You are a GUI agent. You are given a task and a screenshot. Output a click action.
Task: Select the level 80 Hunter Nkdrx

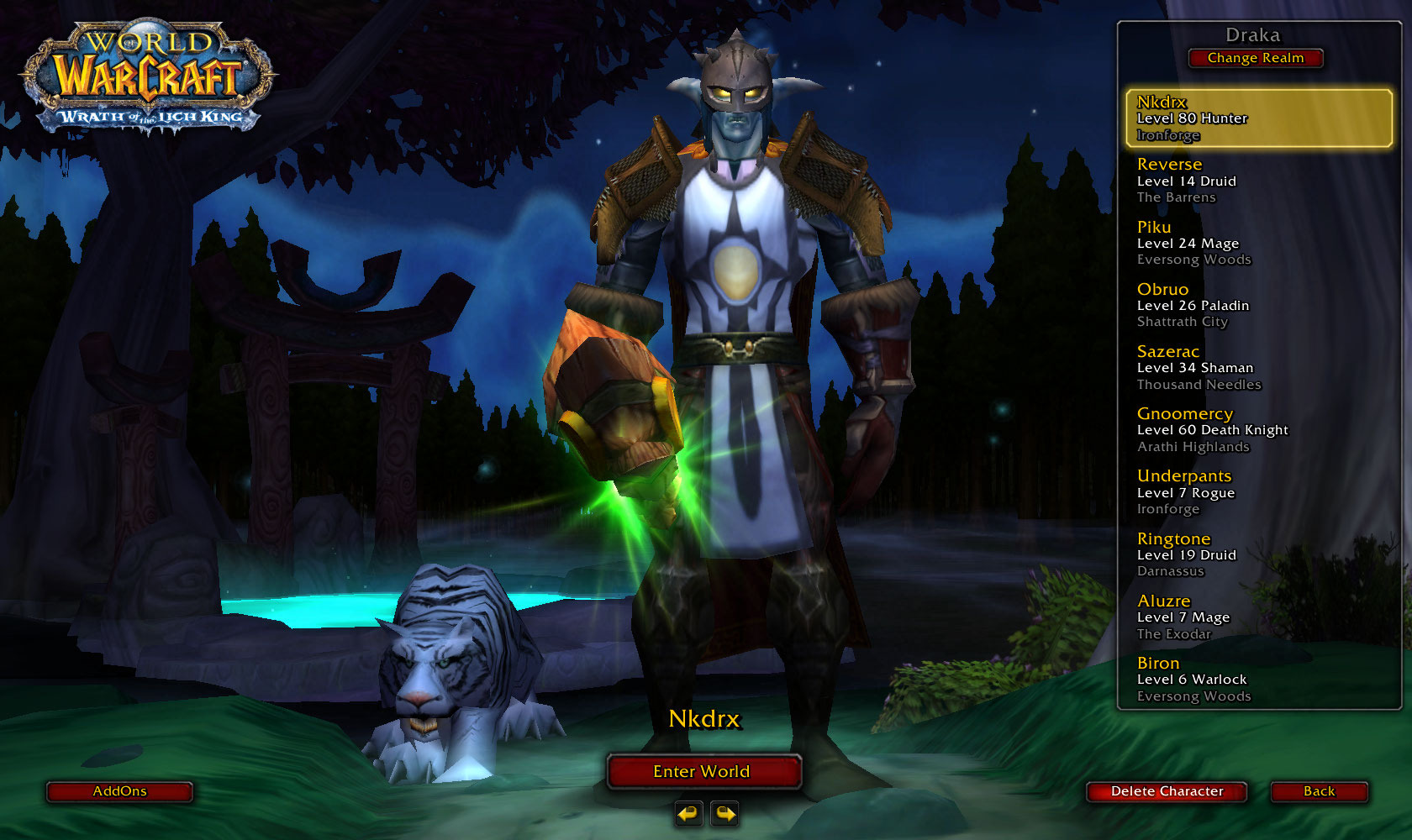pos(1258,118)
